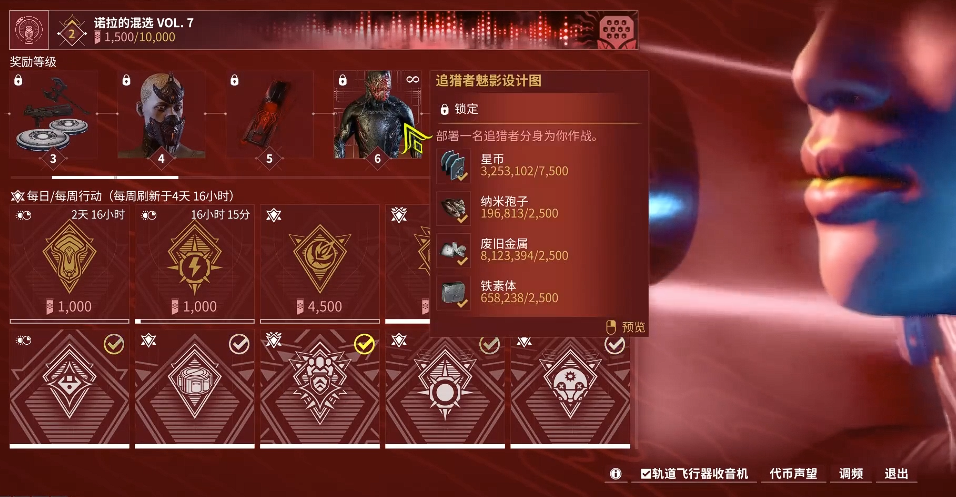Toggle the 轨道飞行器收音机 checkbox
This screenshot has width=956, height=497.
pos(646,474)
